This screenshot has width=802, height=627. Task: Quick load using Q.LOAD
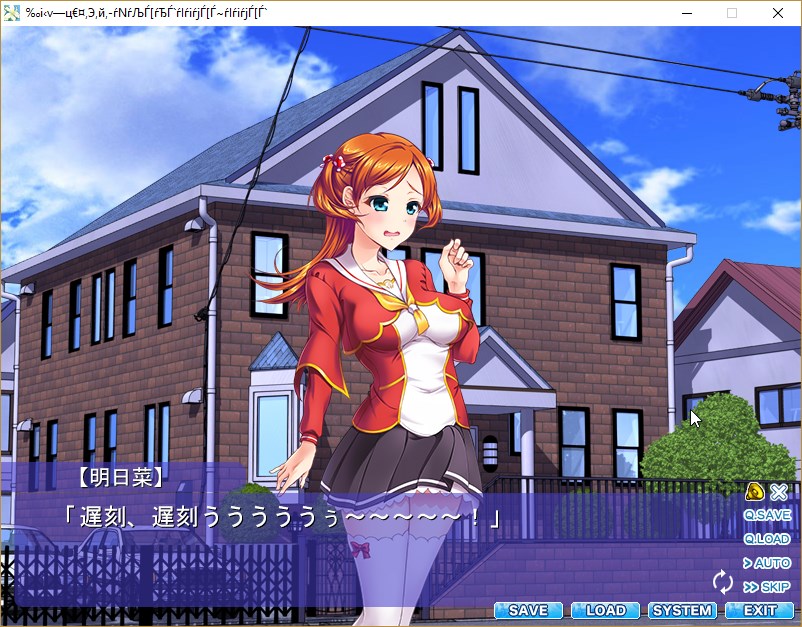(x=767, y=539)
